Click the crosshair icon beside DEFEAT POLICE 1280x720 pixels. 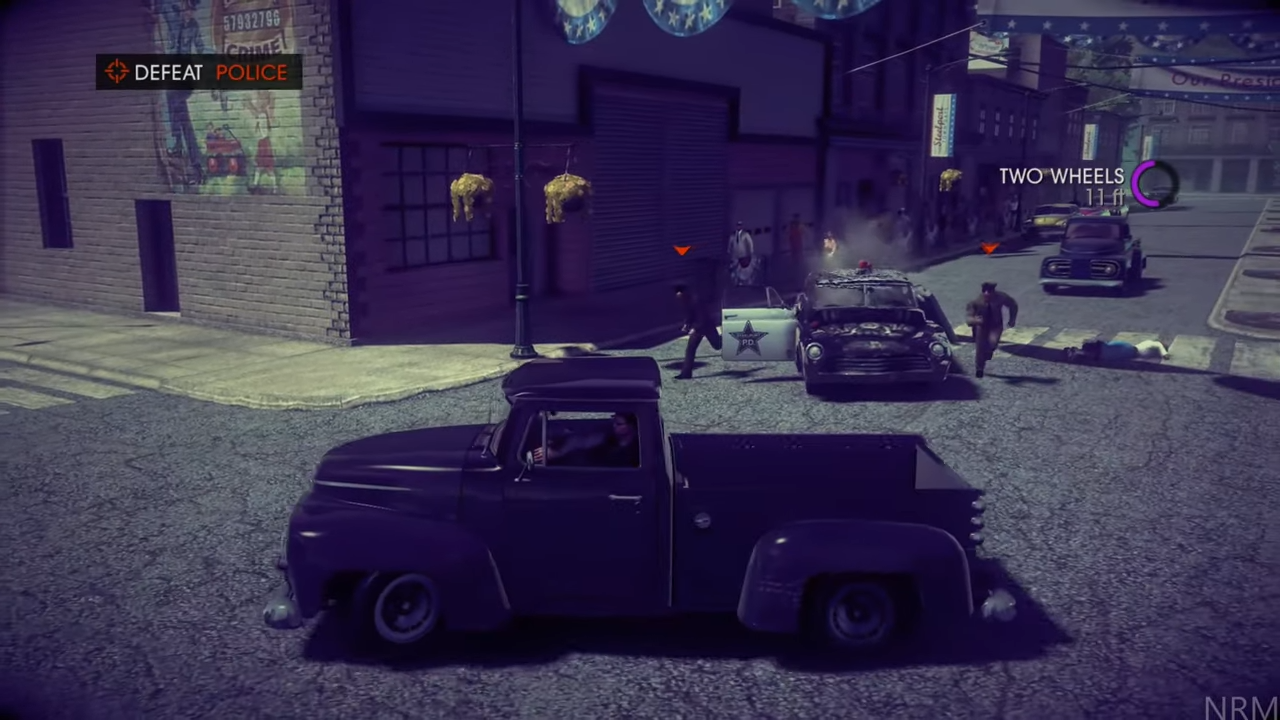click(x=116, y=71)
